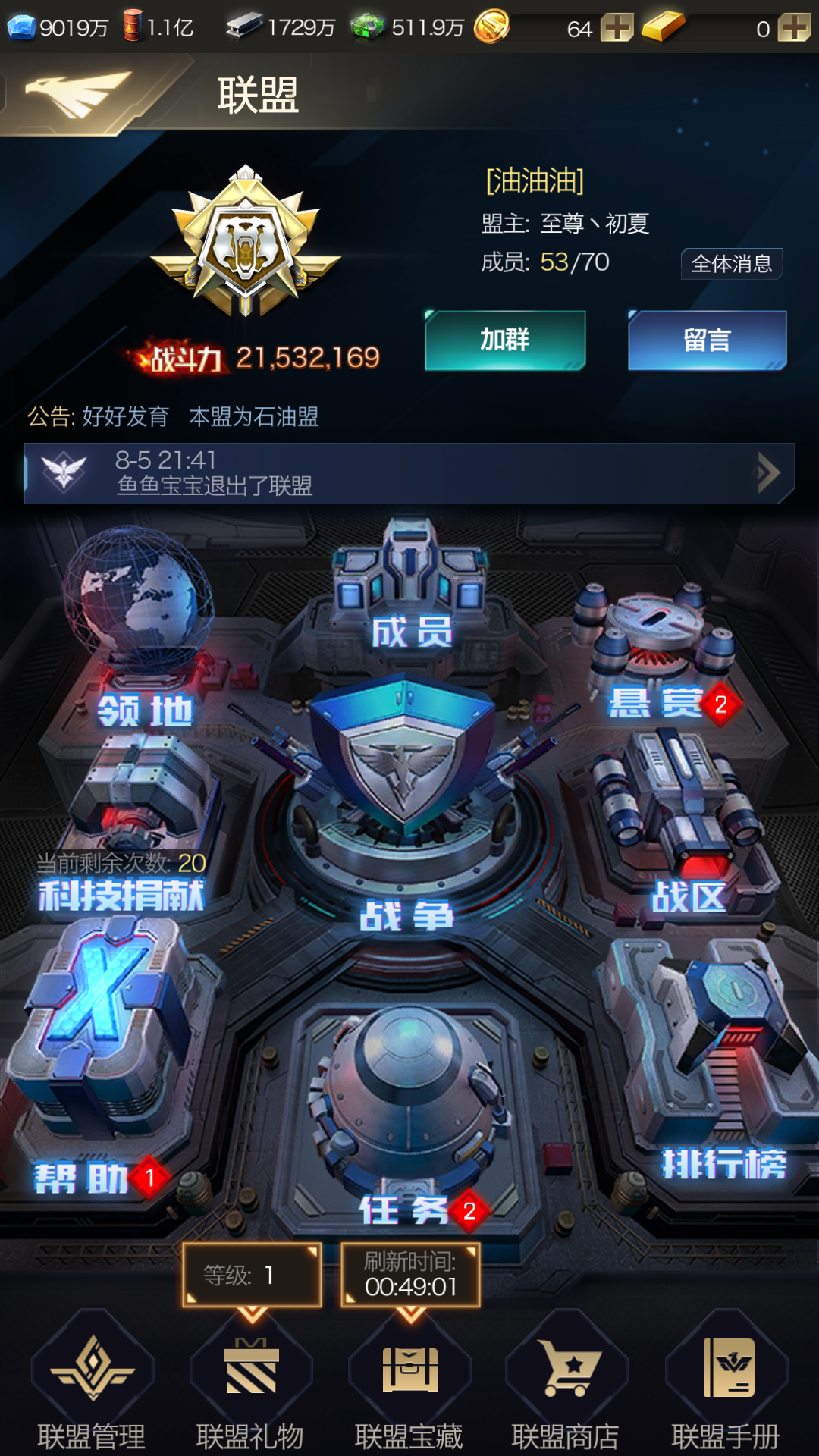Add gold coins with the plus button

pyautogui.click(x=617, y=29)
